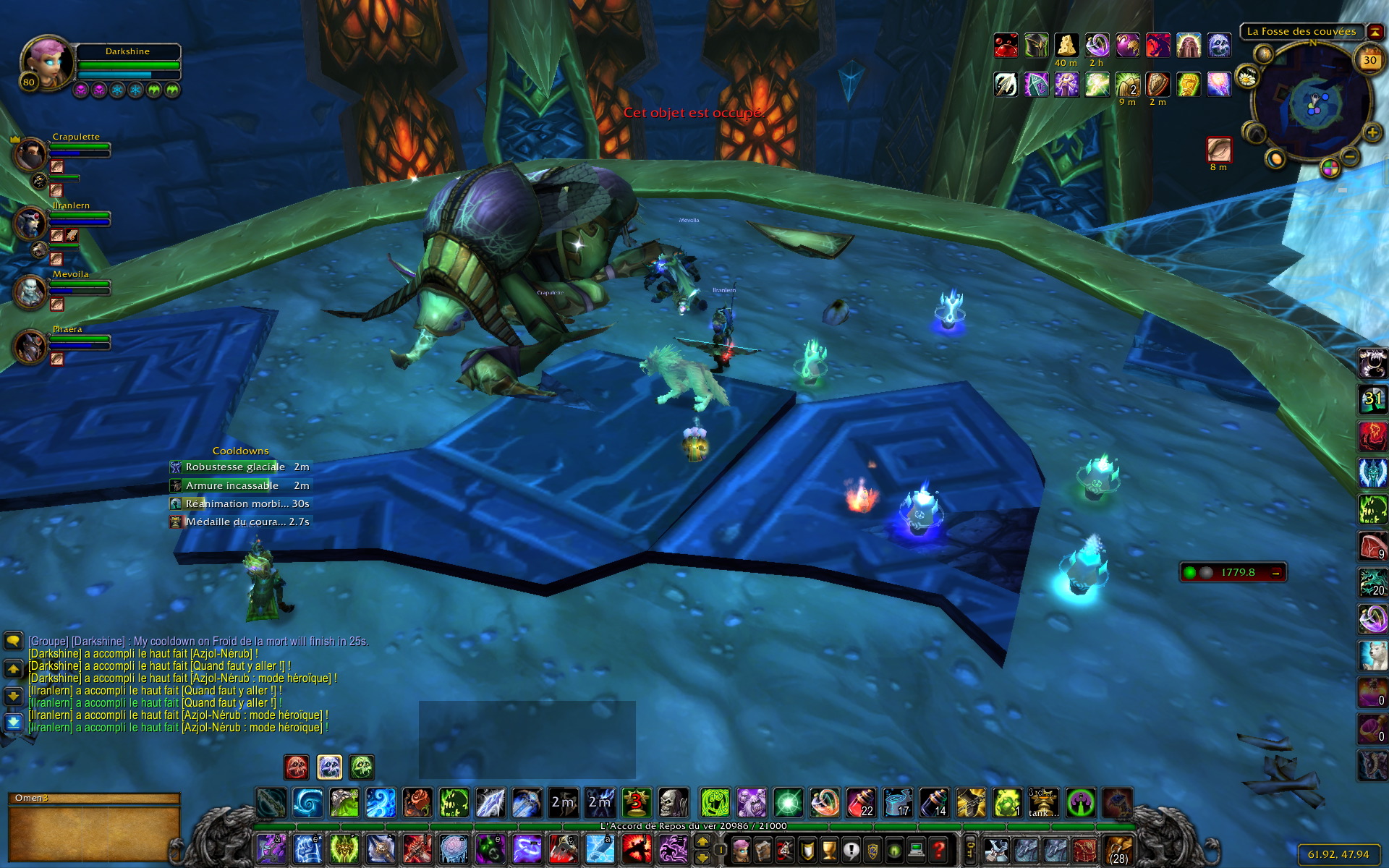
Task: Close the 1779.8 timer widget with minus
Action: (x=1275, y=573)
